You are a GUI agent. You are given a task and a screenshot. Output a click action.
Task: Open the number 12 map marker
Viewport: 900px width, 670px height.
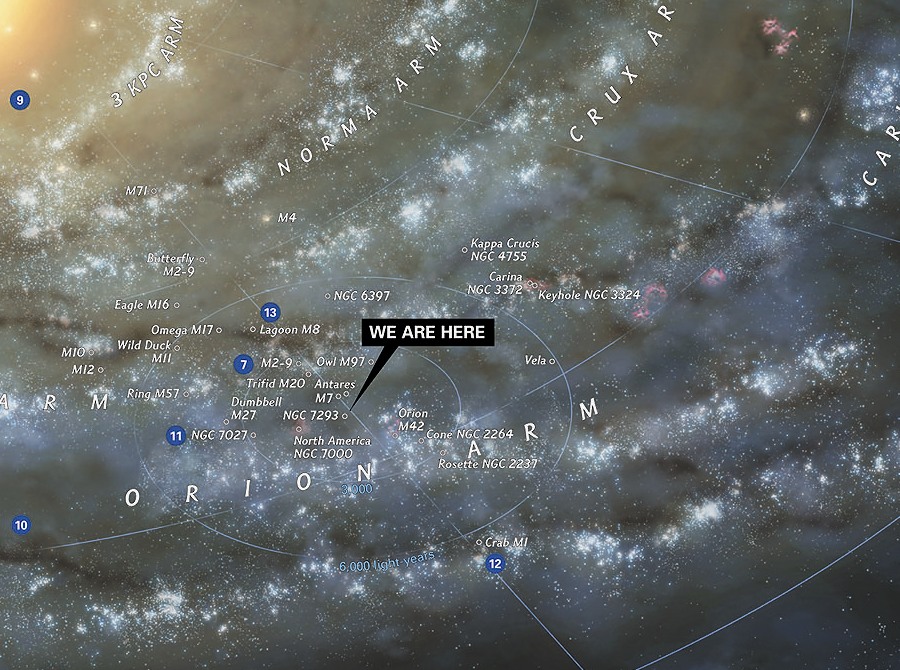(495, 564)
